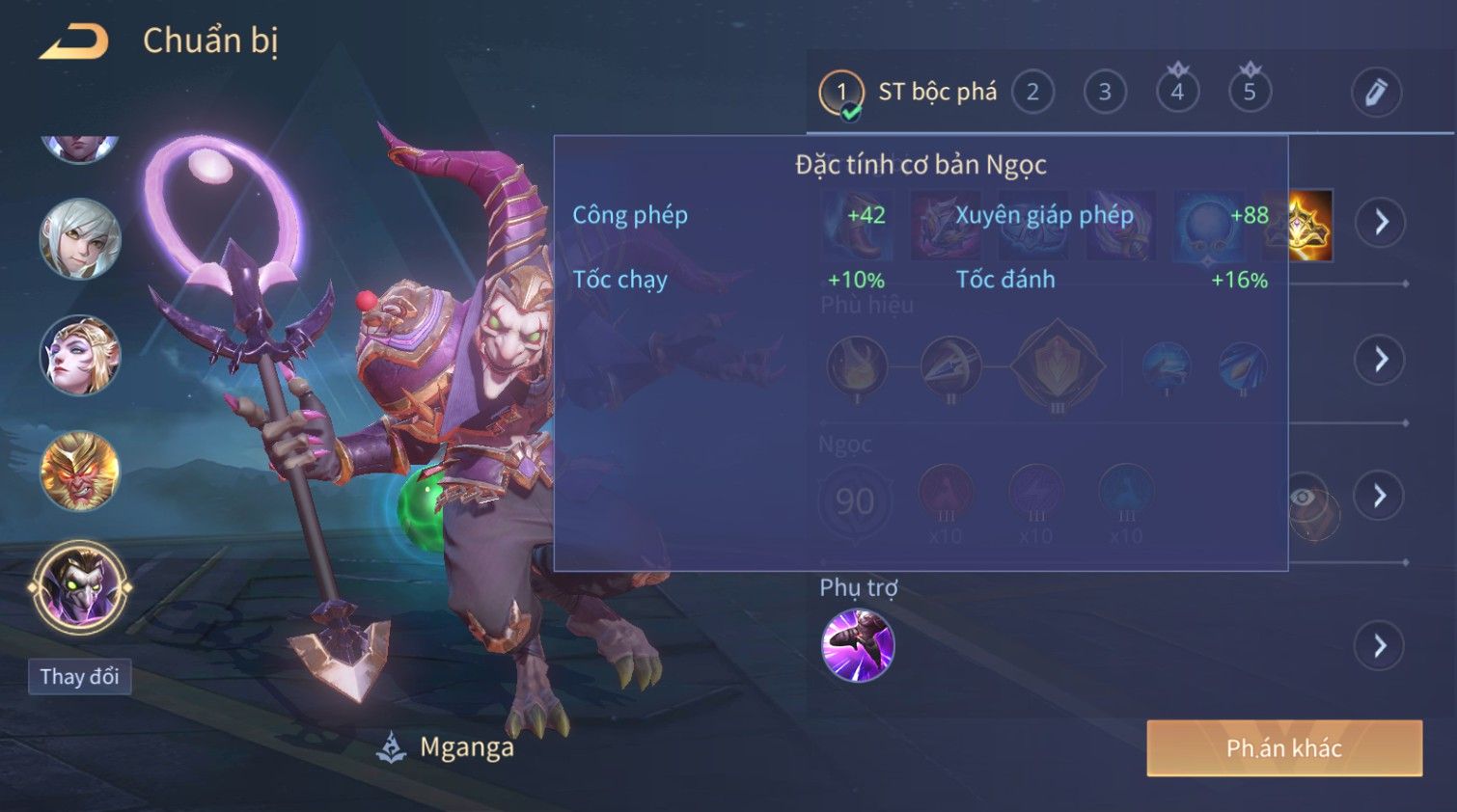Switch to preset slot 3

pos(1105,93)
